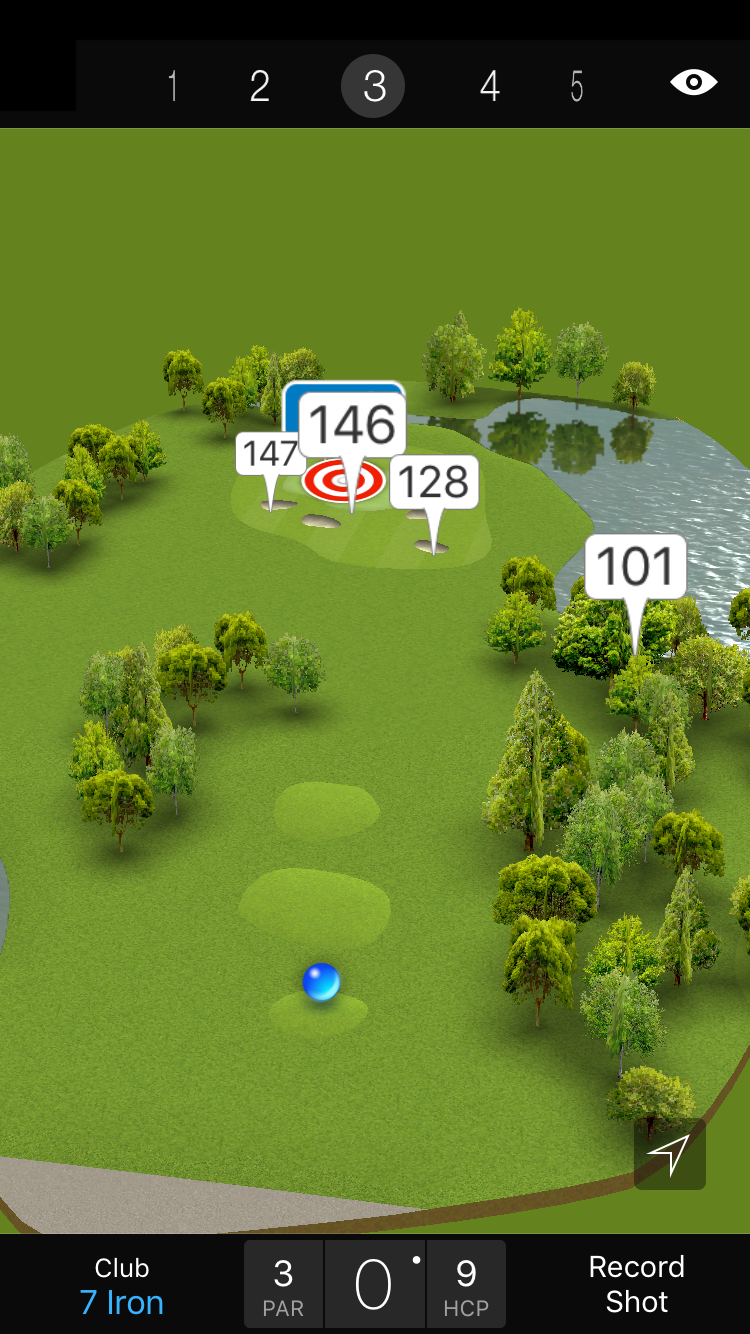Viewport: 750px width, 1334px height.
Task: Switch to hole 1
Action: (x=173, y=87)
